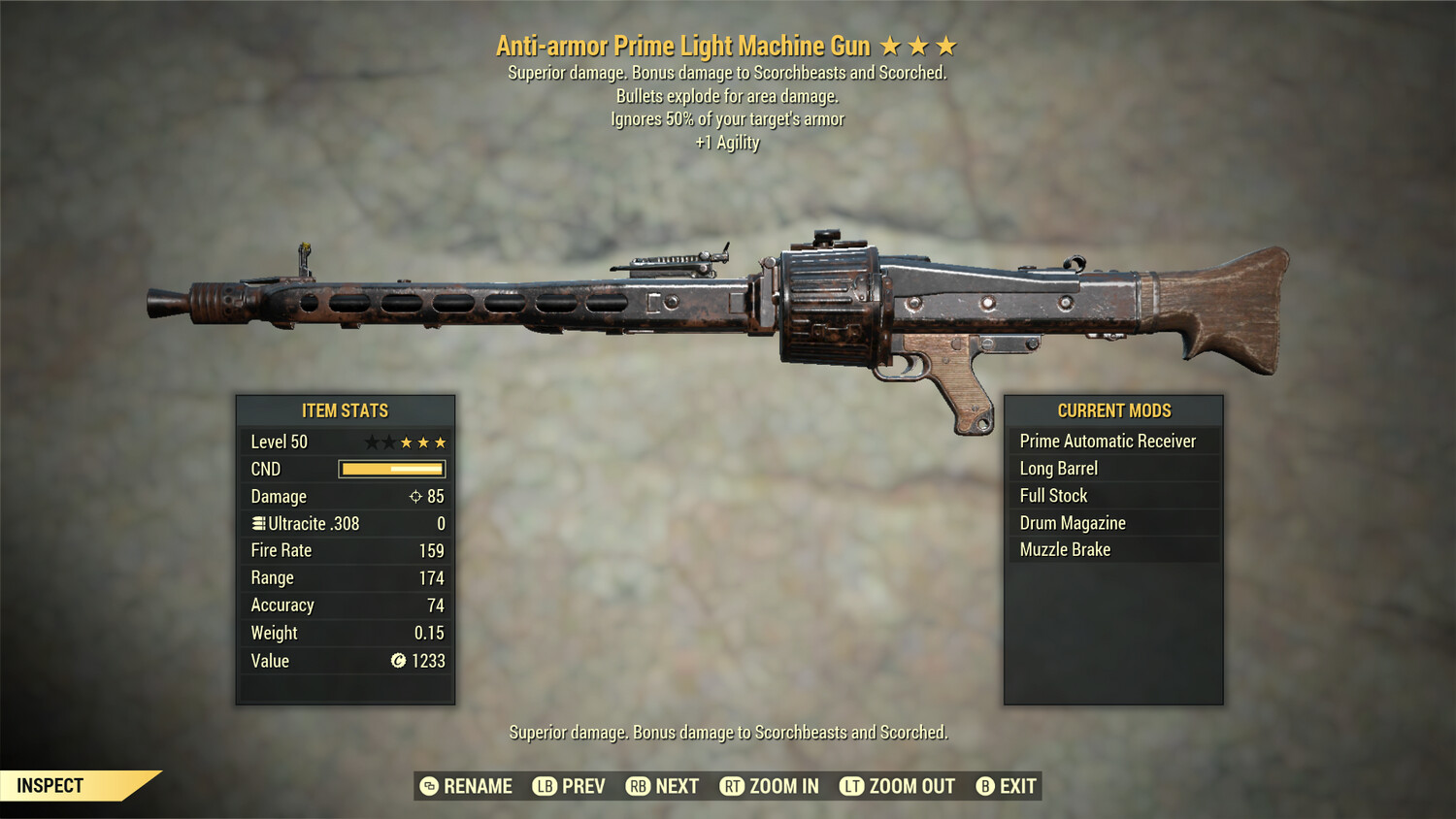Click the rename glyph before RENAME
Viewport: 1456px width, 819px height.
427,786
